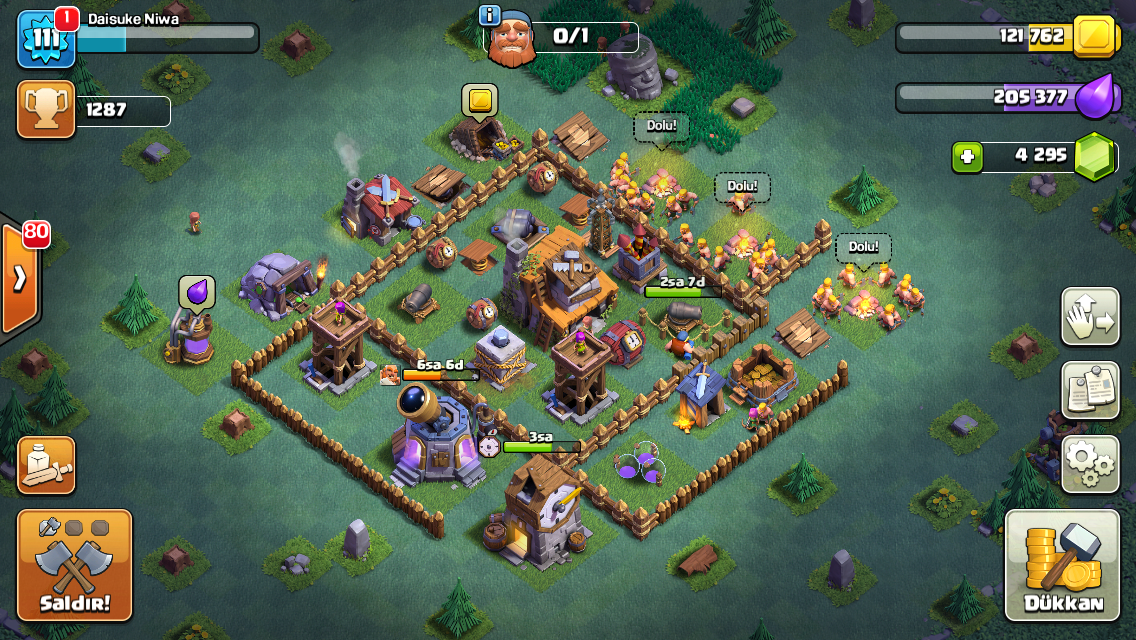Tap the hand swap-buildings button

click(1090, 317)
